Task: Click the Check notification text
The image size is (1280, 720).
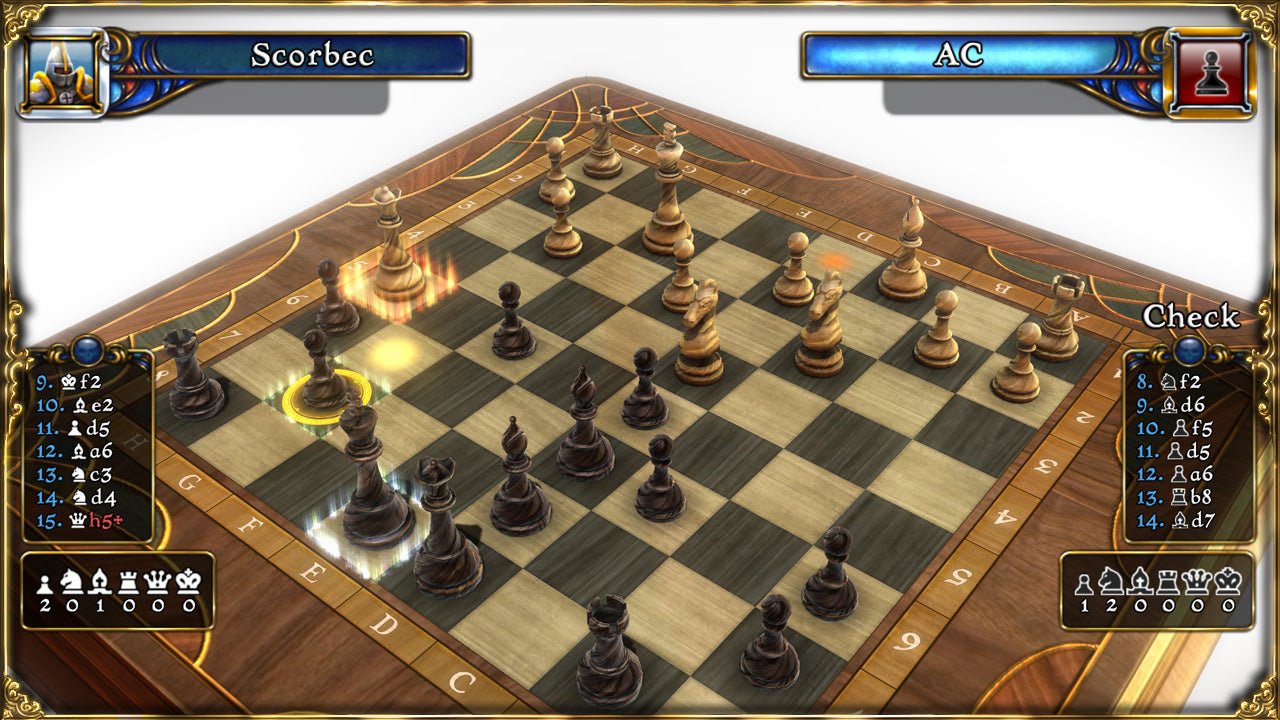Action: [1192, 317]
